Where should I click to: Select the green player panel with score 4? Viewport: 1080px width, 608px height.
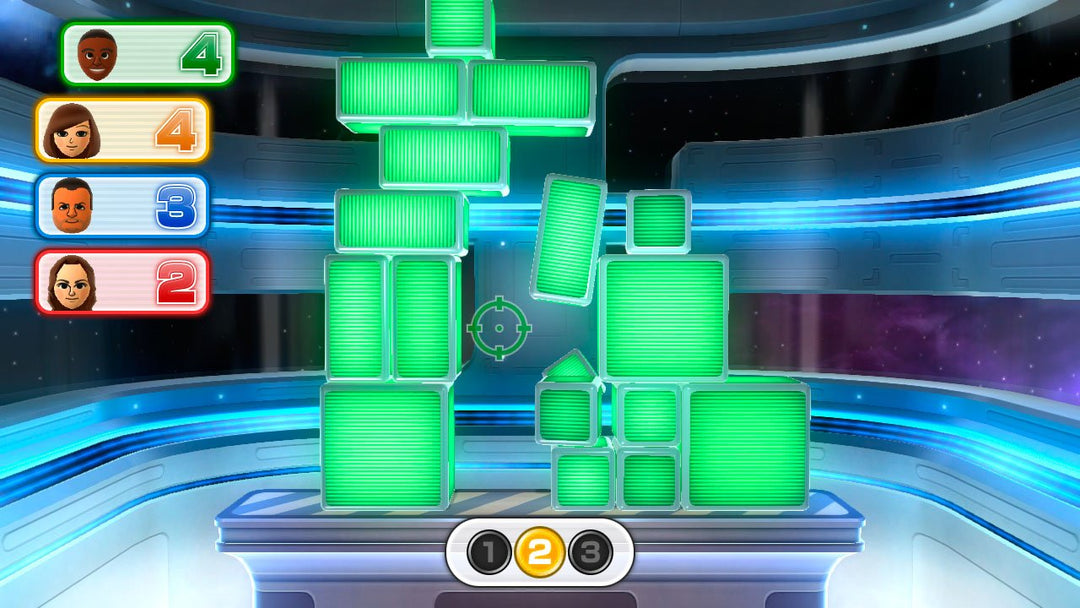click(146, 54)
